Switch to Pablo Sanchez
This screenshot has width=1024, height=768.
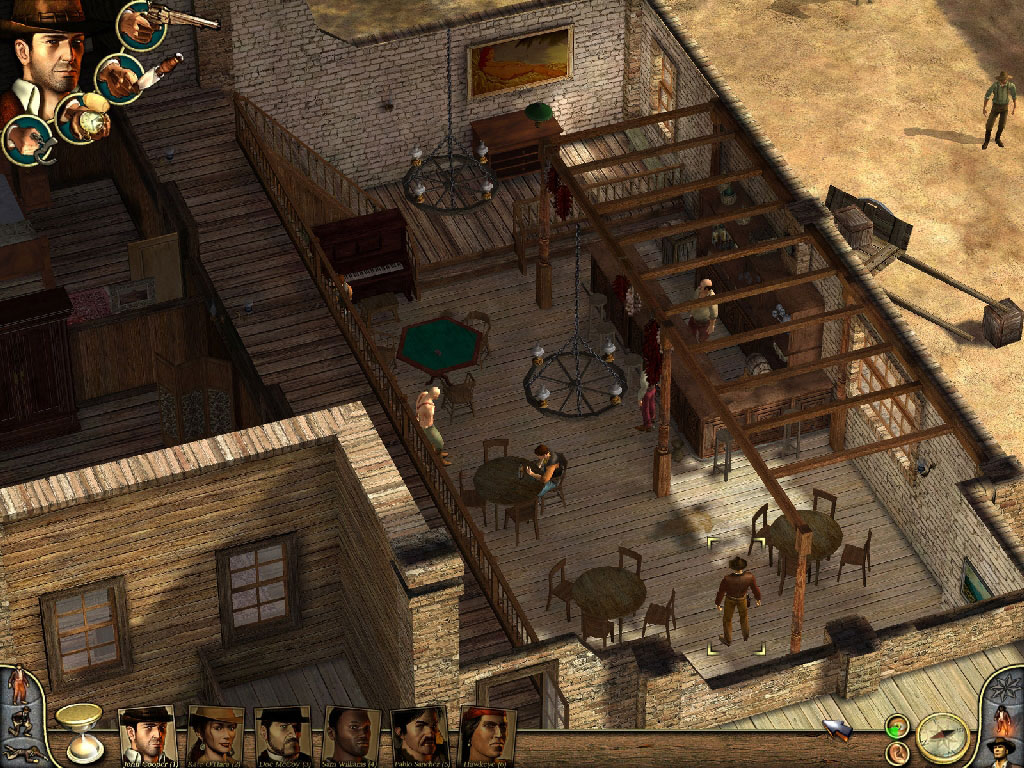(418, 735)
